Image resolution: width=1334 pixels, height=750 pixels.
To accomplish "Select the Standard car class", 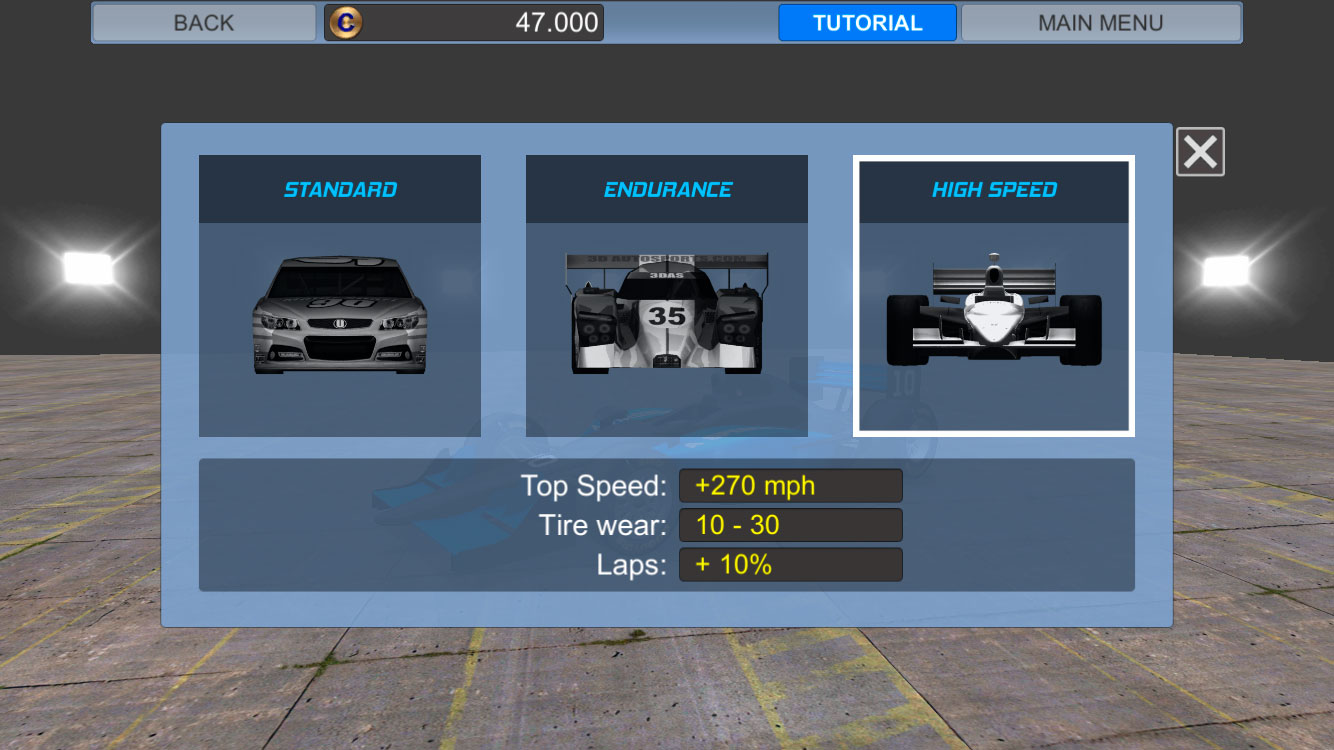I will pyautogui.click(x=340, y=295).
